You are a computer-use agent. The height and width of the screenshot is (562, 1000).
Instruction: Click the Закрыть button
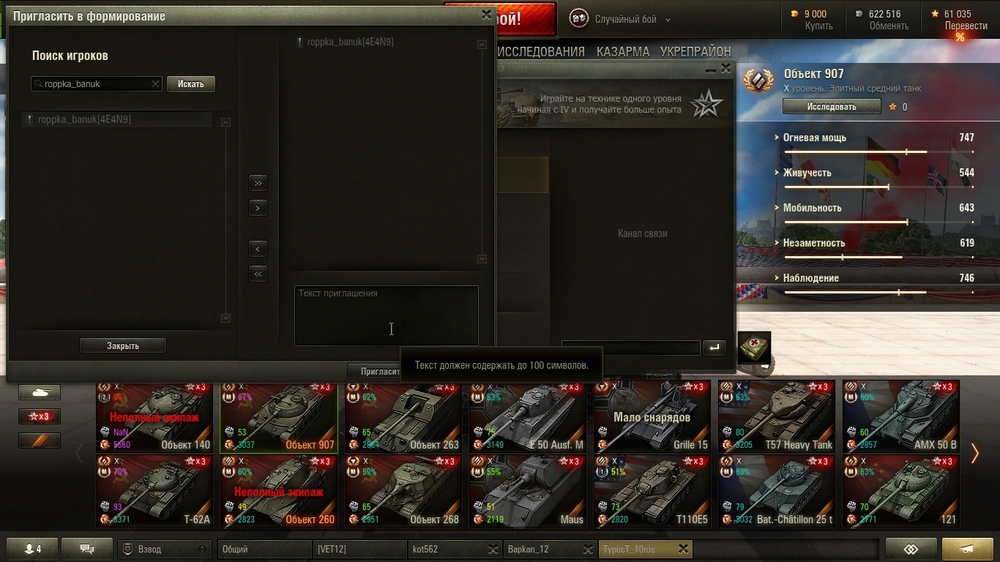tap(123, 346)
